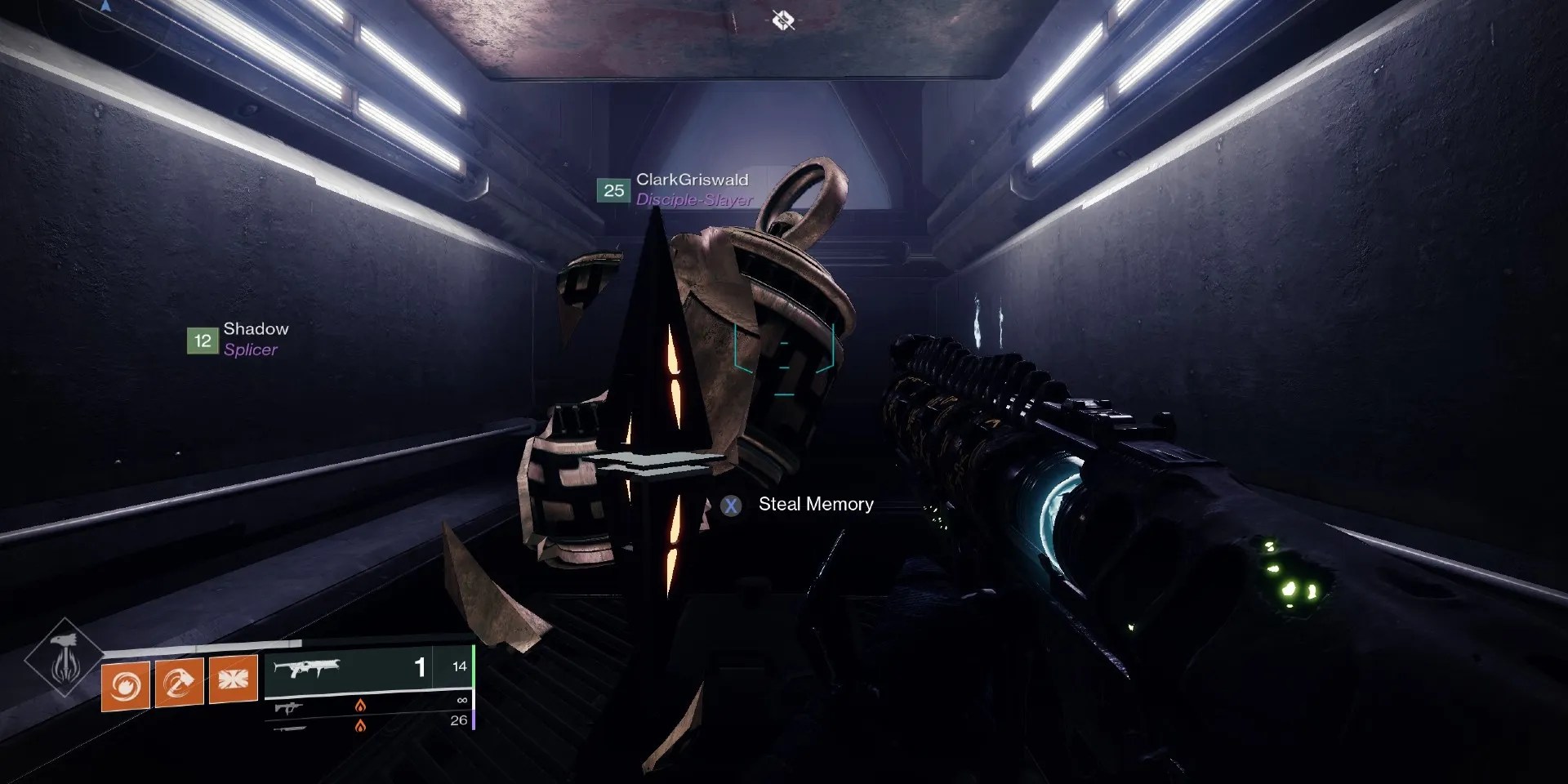The image size is (1568, 784).
Task: Toggle the infinity ammo indicator
Action: click(x=462, y=701)
